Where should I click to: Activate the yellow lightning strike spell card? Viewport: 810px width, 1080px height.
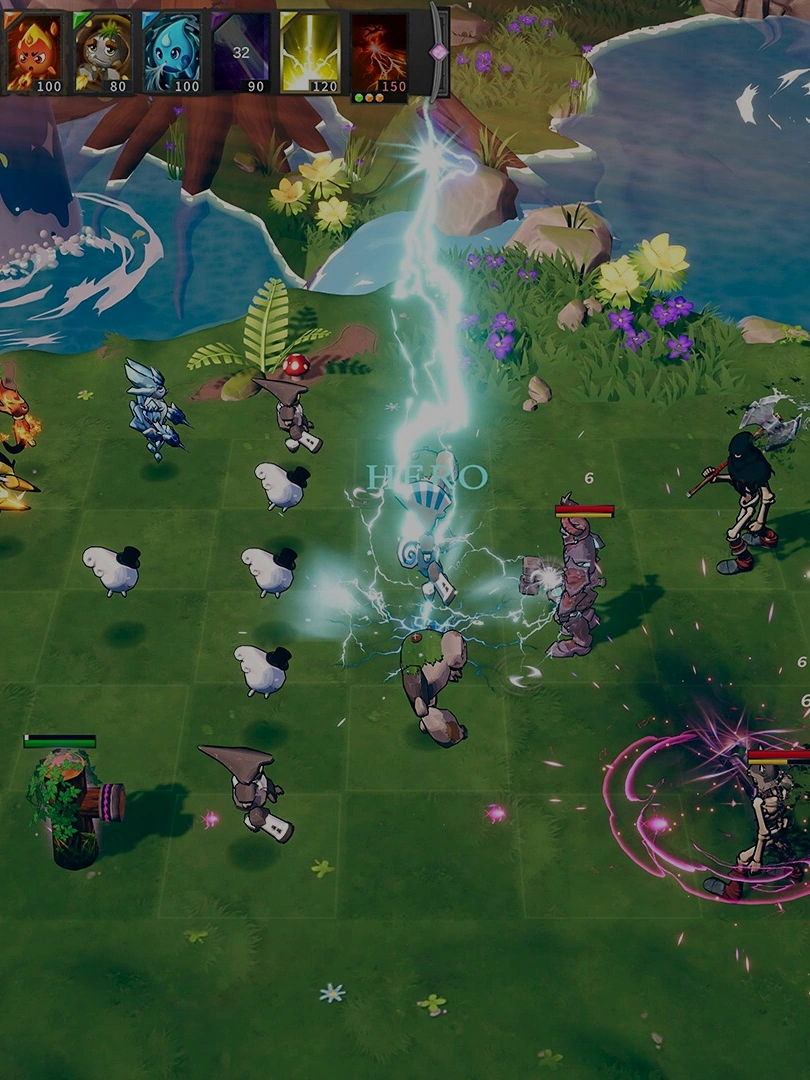tap(309, 52)
